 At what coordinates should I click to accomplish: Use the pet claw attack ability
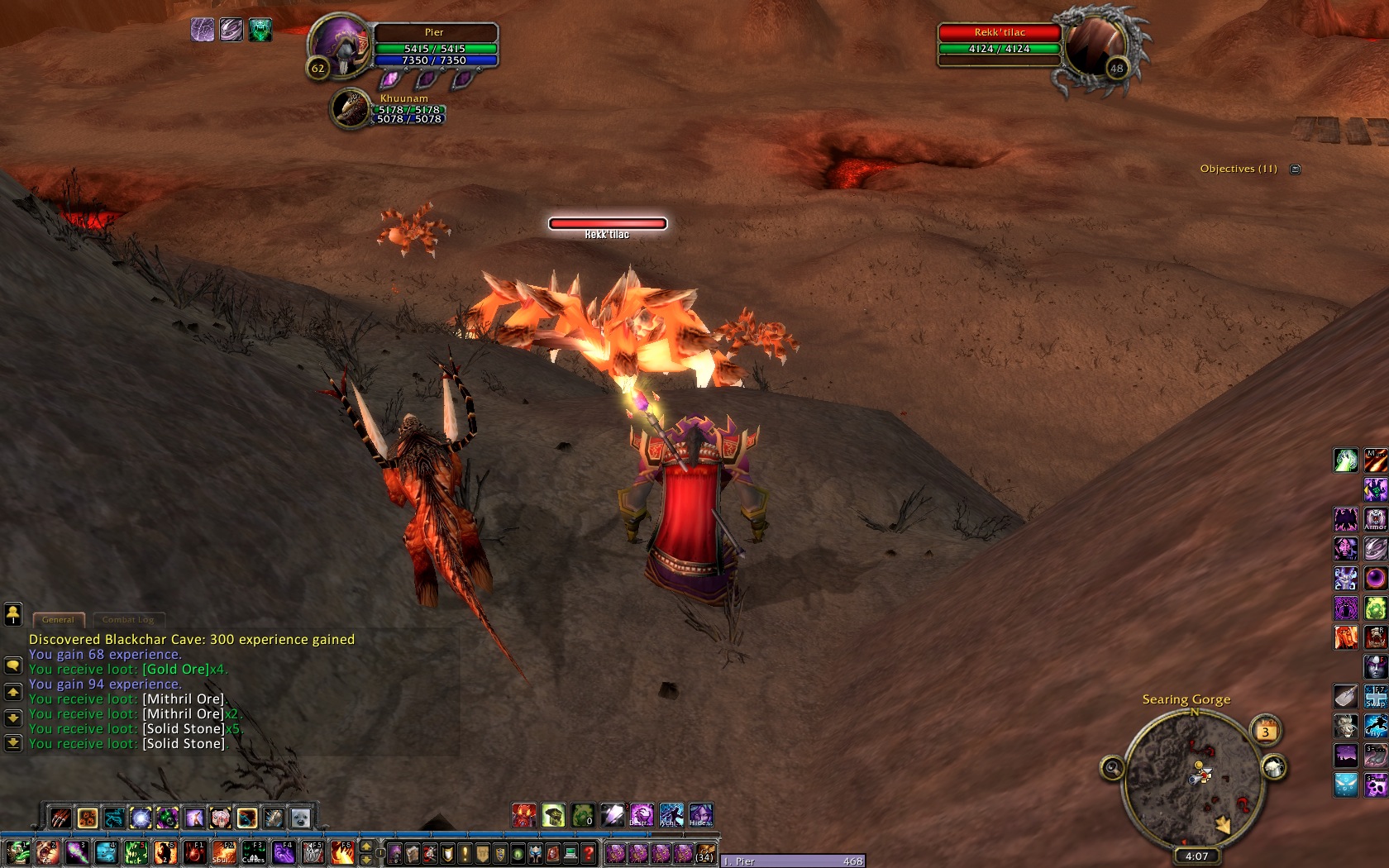(x=60, y=818)
